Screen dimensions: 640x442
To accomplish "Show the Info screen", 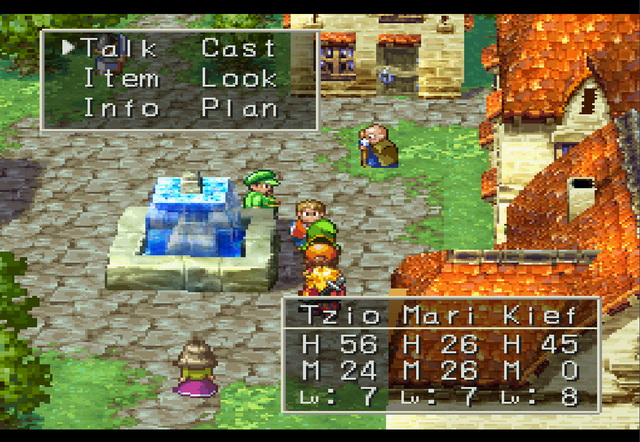I will click(x=119, y=107).
